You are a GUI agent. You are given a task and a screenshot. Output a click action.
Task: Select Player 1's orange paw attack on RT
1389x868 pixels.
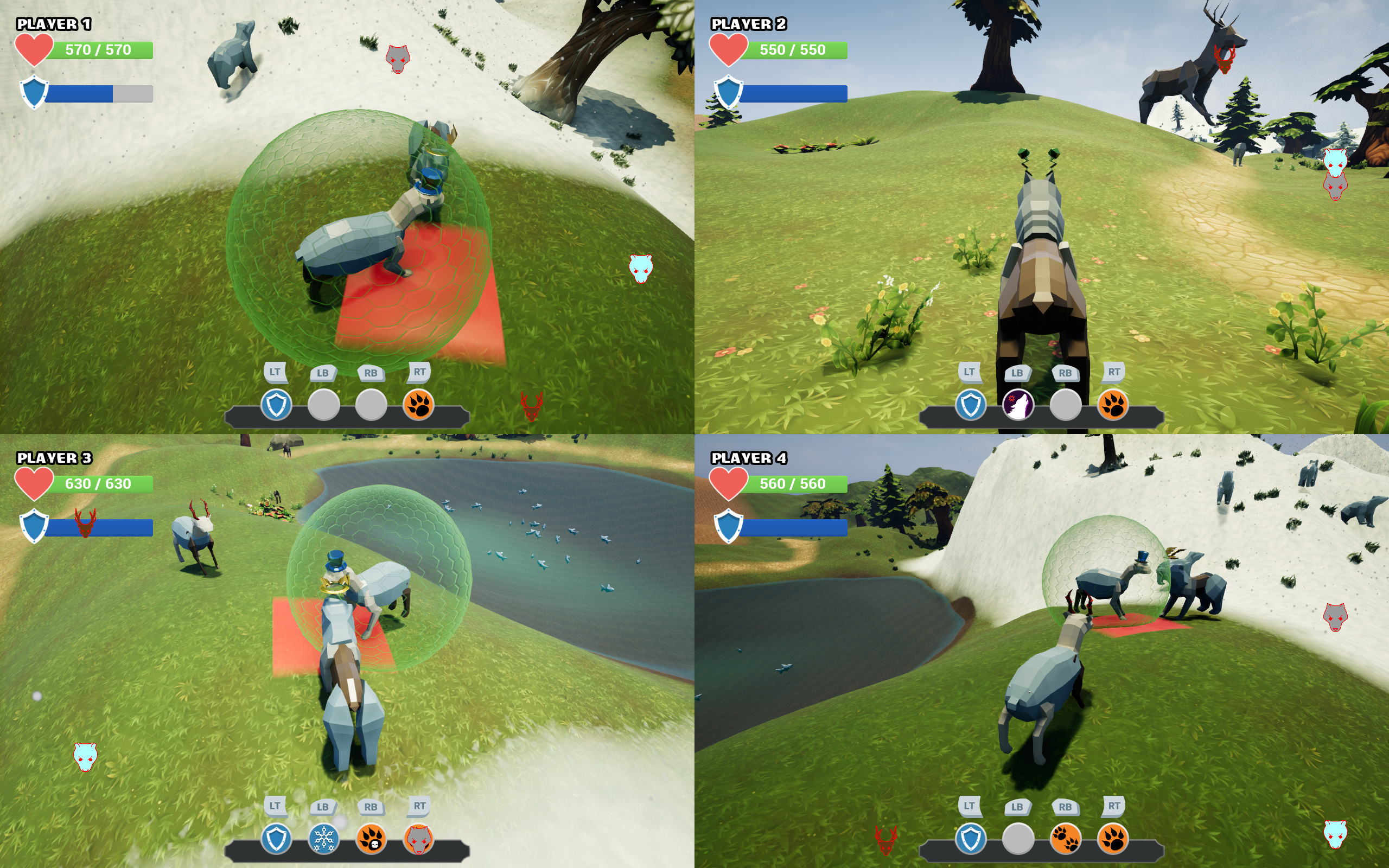419,407
